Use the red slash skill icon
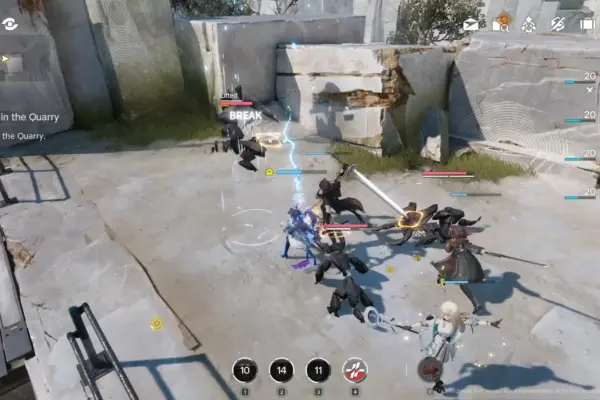Viewport: 600px width, 400px height. (355, 371)
